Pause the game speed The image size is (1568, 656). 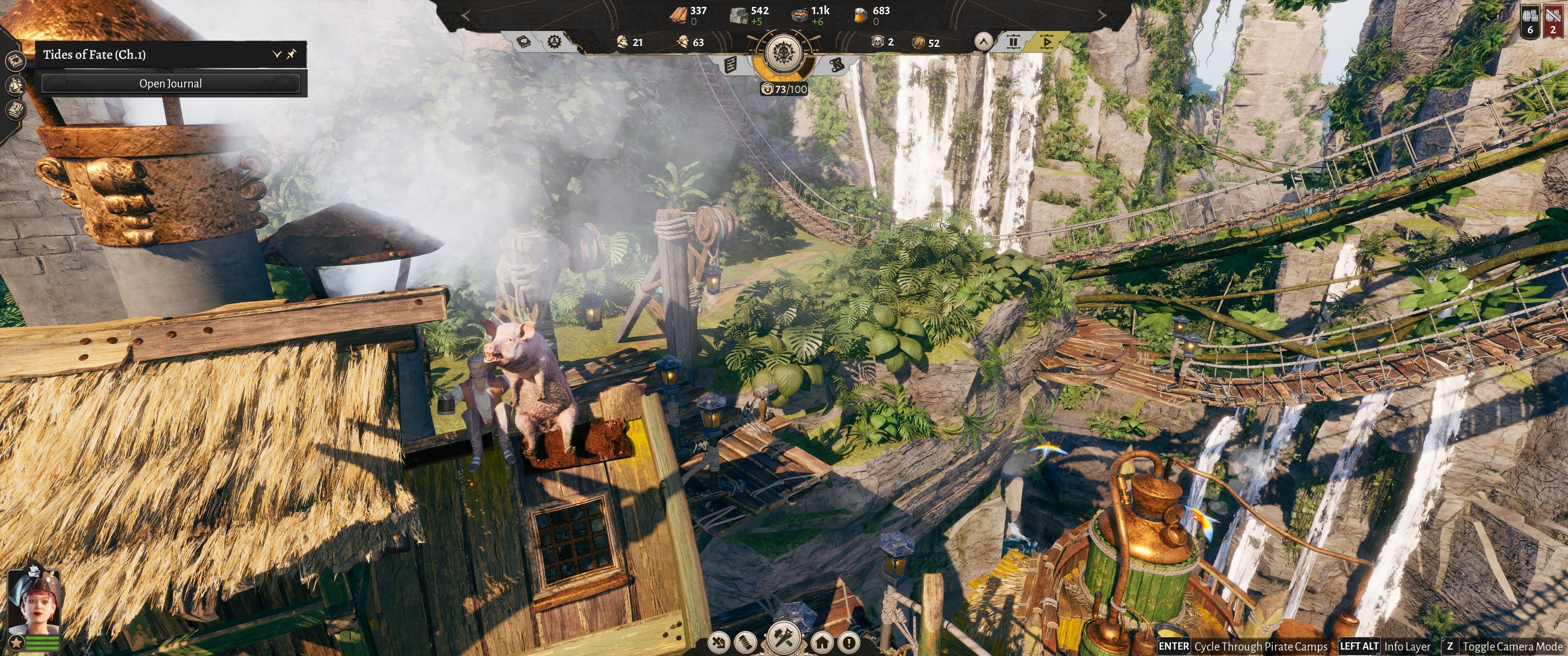click(x=1013, y=41)
